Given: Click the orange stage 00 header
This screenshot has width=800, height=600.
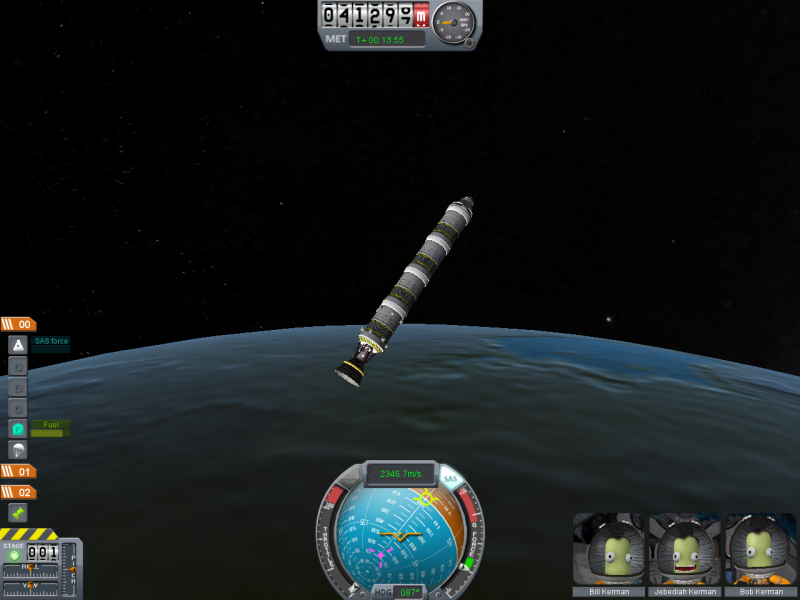Looking at the screenshot, I should pyautogui.click(x=19, y=324).
